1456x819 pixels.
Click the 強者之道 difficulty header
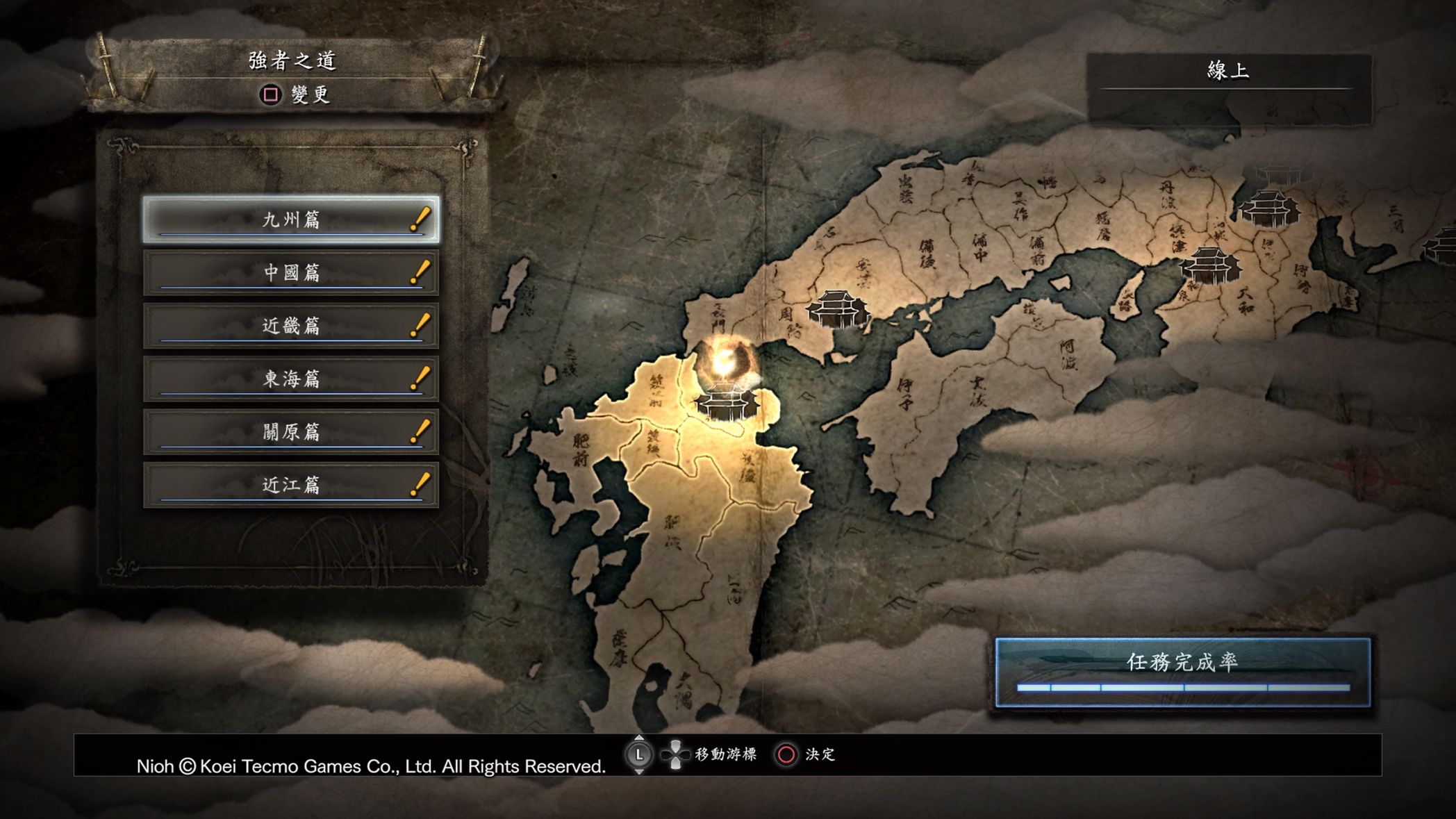point(292,61)
